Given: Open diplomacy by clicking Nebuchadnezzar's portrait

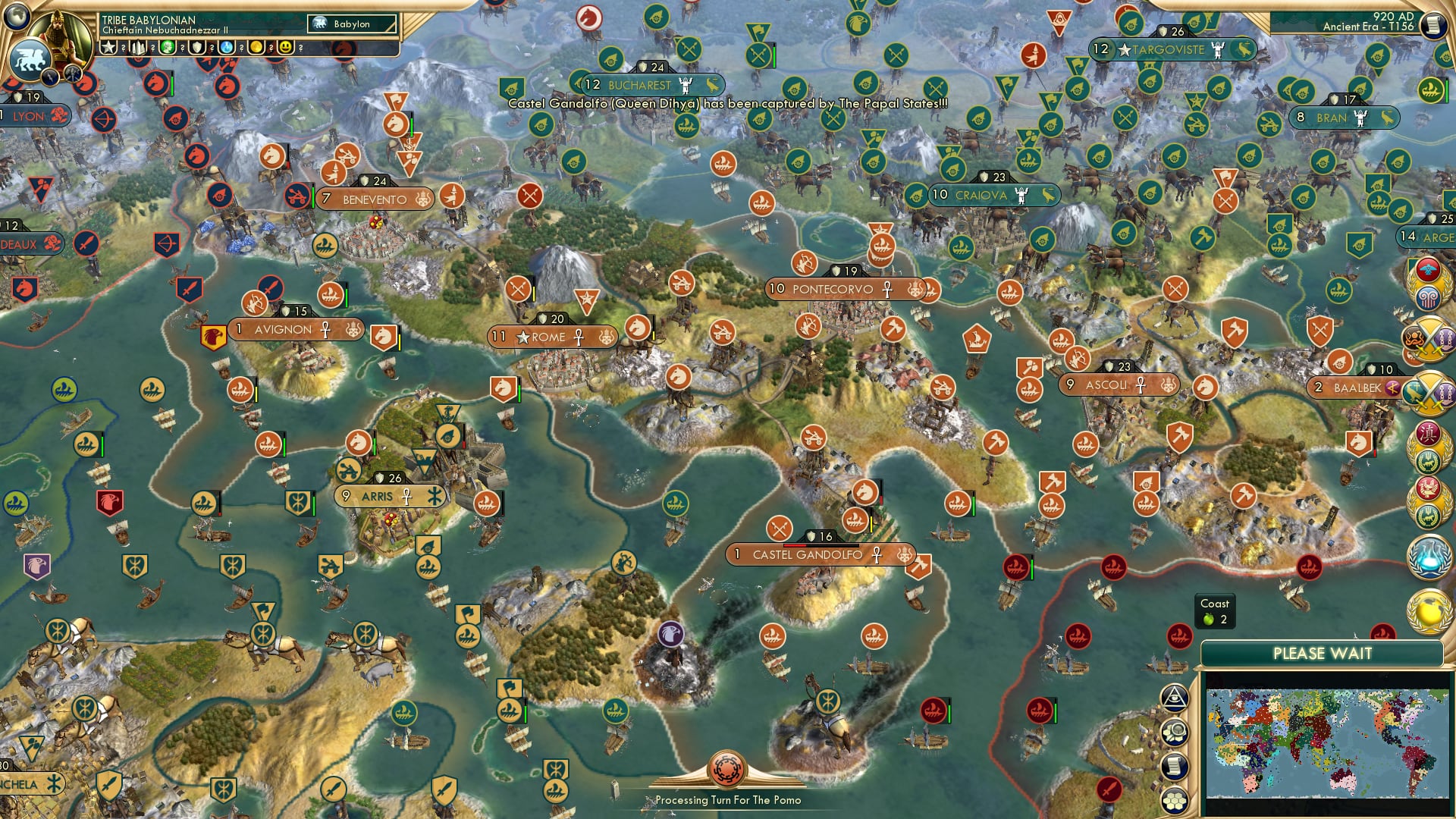Looking at the screenshot, I should pyautogui.click(x=58, y=38).
